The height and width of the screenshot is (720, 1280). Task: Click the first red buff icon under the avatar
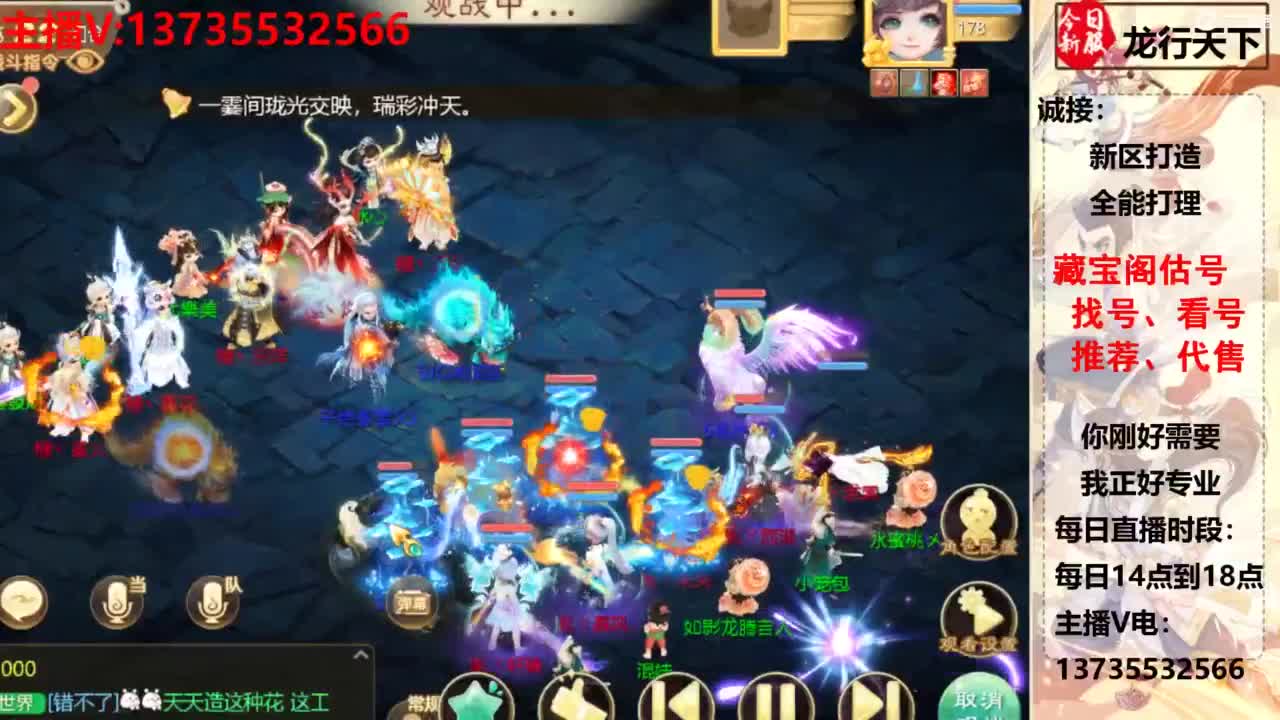click(x=884, y=82)
